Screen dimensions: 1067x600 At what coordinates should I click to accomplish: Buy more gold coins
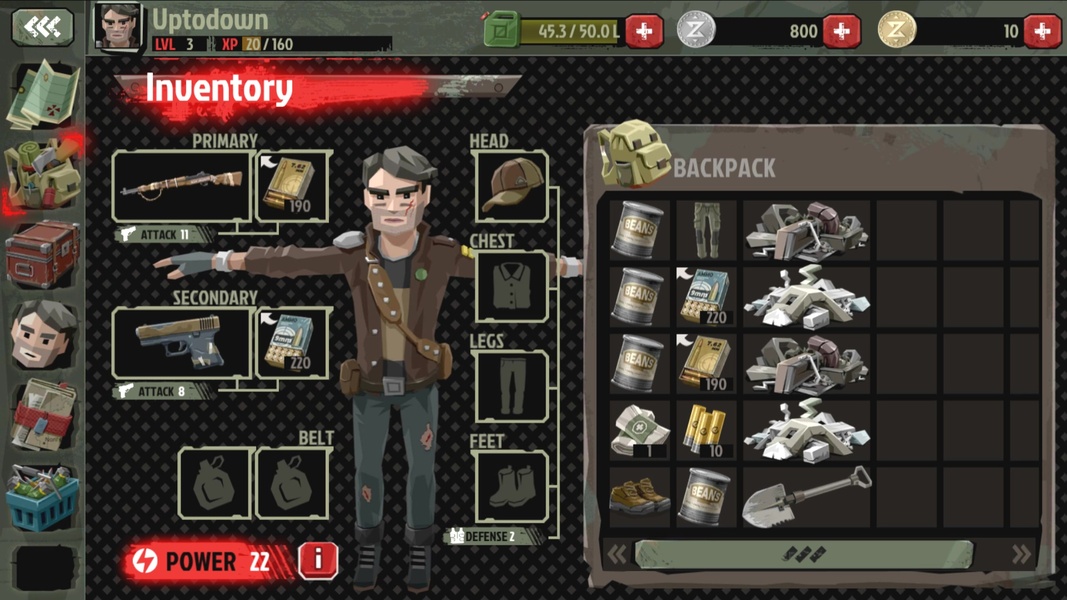point(1041,31)
